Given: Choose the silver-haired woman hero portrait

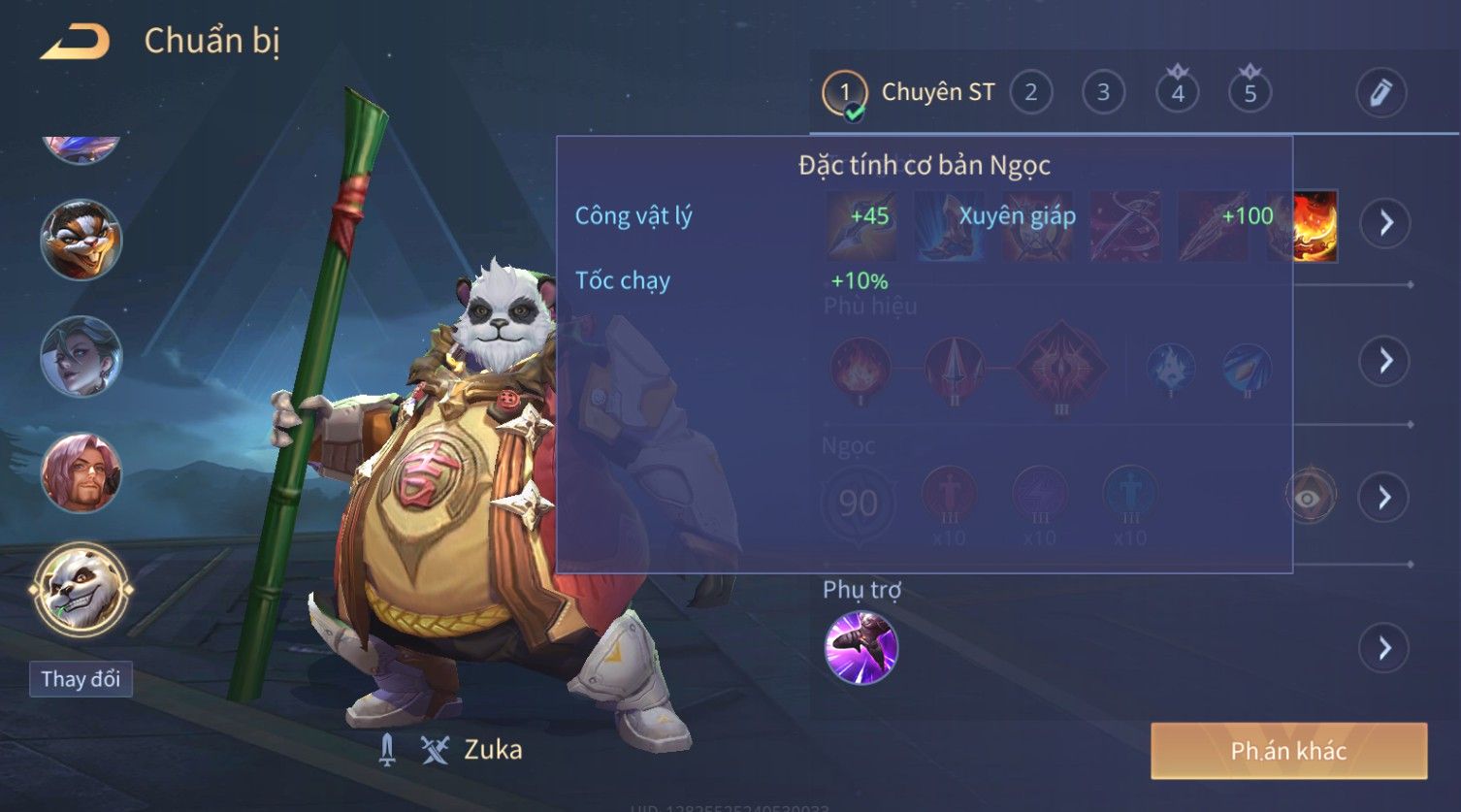Looking at the screenshot, I should click(81, 356).
